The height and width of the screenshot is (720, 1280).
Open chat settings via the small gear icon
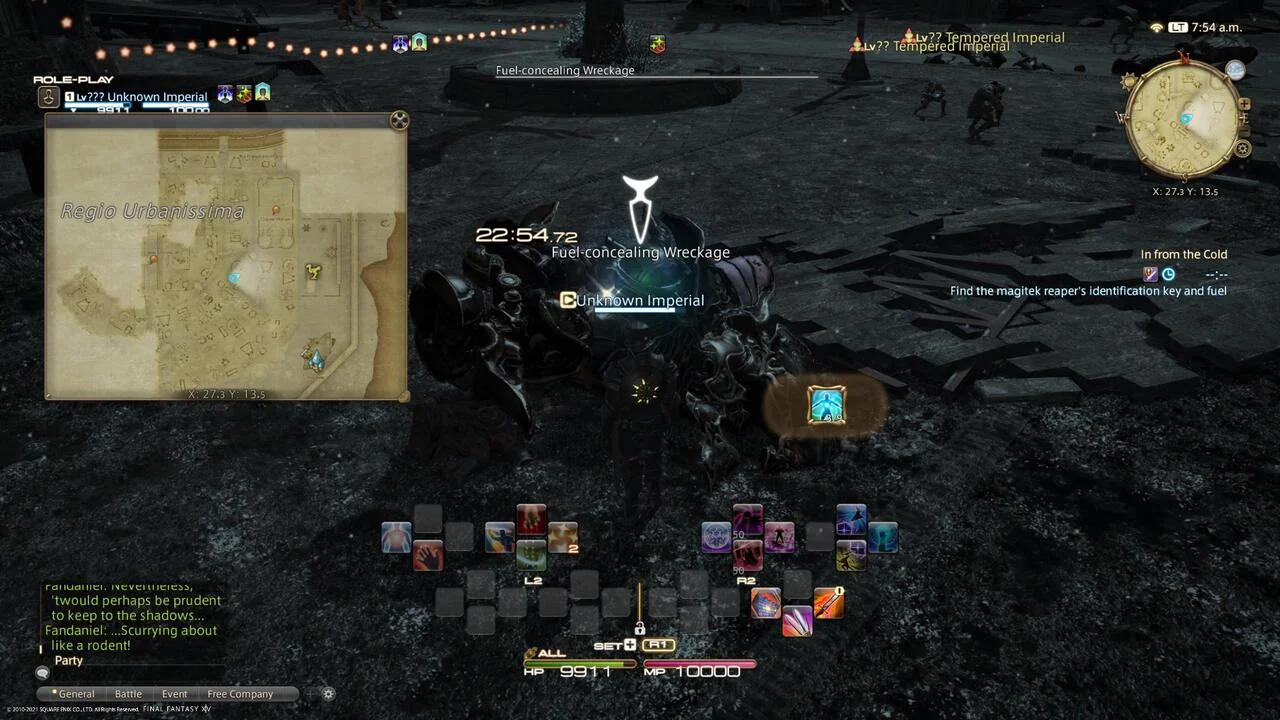click(x=328, y=693)
